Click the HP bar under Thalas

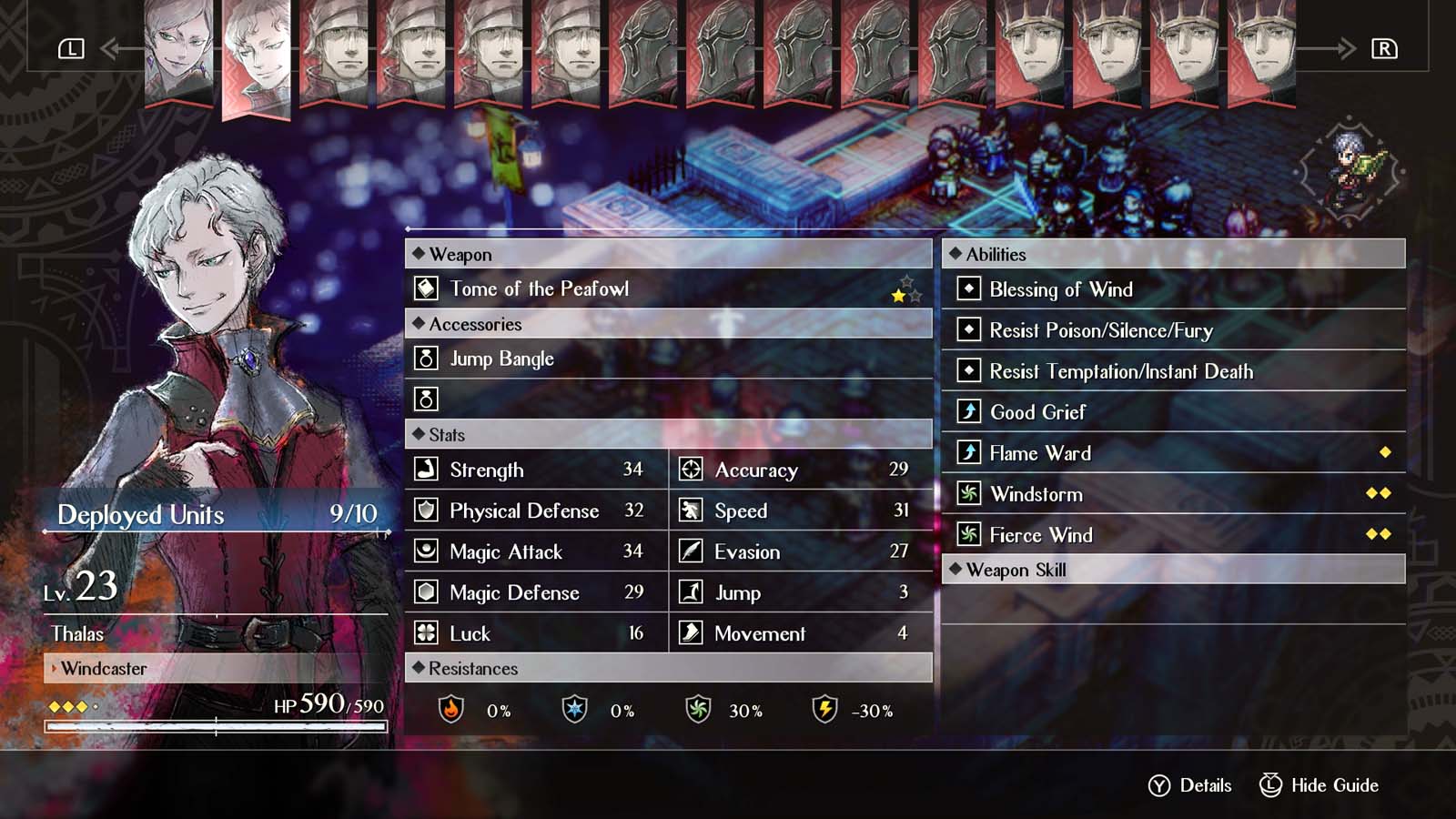coord(216,726)
